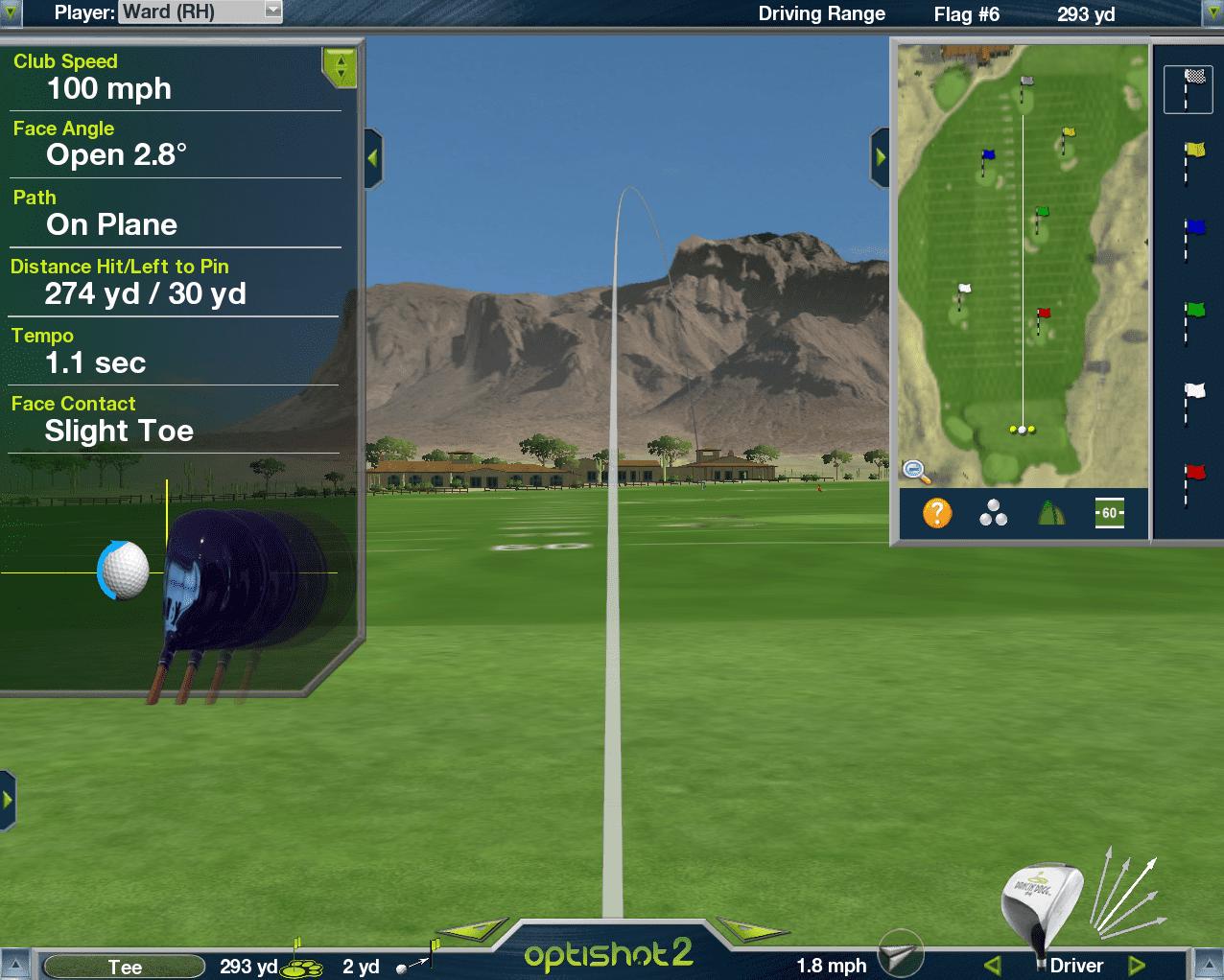Toggle the green swing stats panel button
Viewport: 1224px width, 980px height.
[340, 67]
